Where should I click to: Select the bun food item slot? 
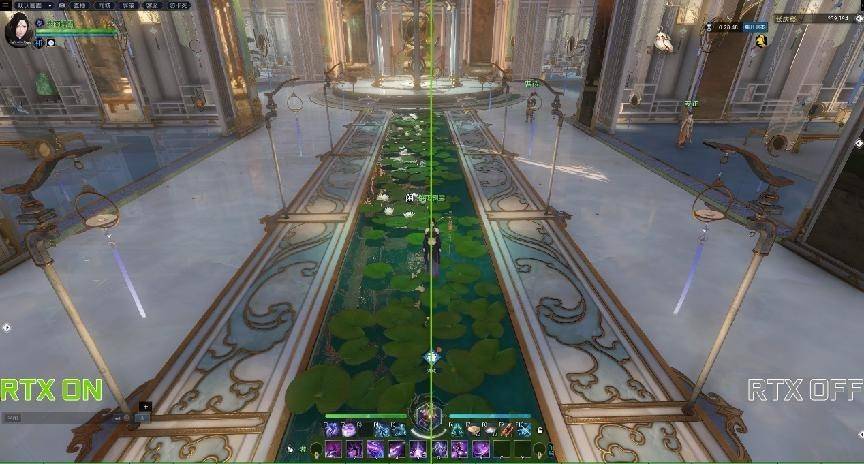(x=473, y=429)
